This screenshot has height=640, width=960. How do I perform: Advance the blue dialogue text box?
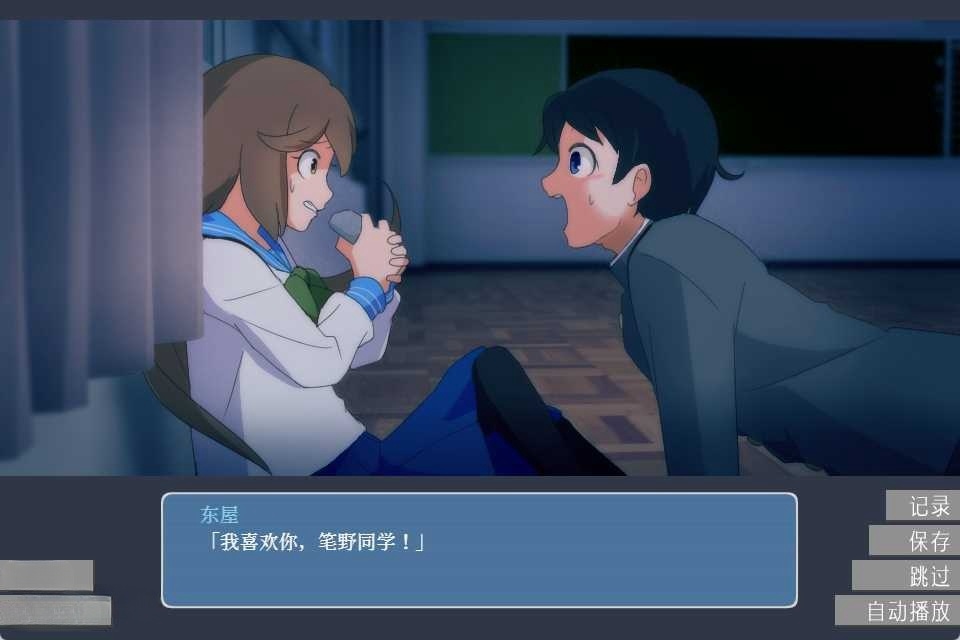pyautogui.click(x=479, y=550)
